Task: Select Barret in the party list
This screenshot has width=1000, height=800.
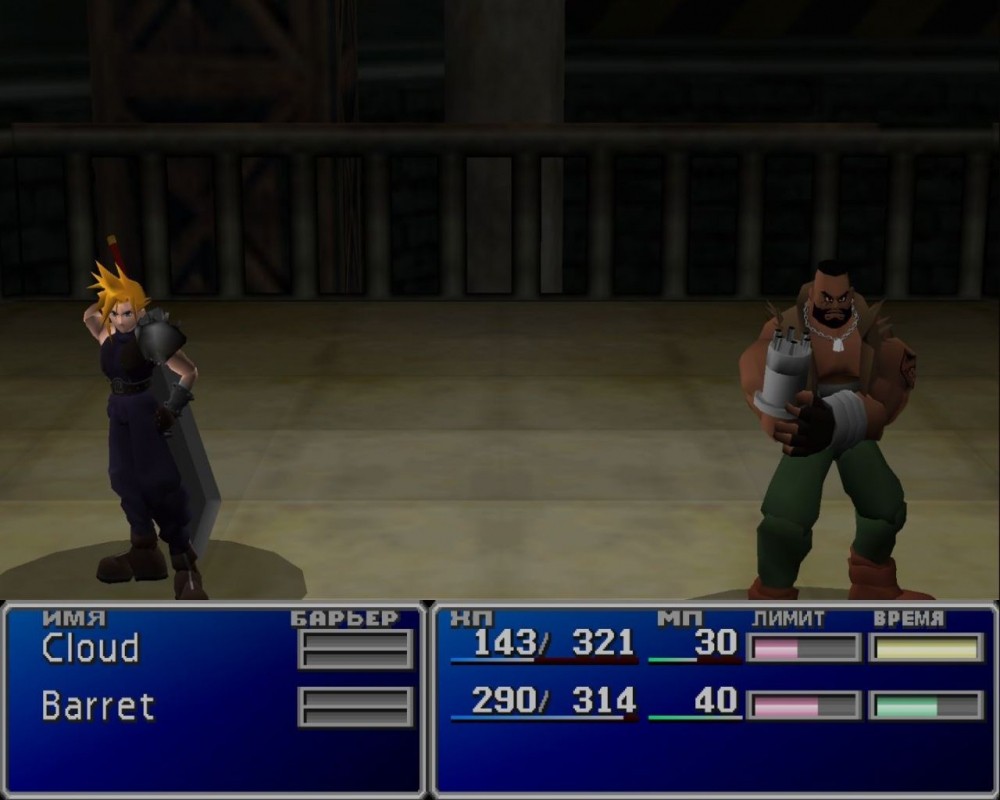Action: coord(98,706)
